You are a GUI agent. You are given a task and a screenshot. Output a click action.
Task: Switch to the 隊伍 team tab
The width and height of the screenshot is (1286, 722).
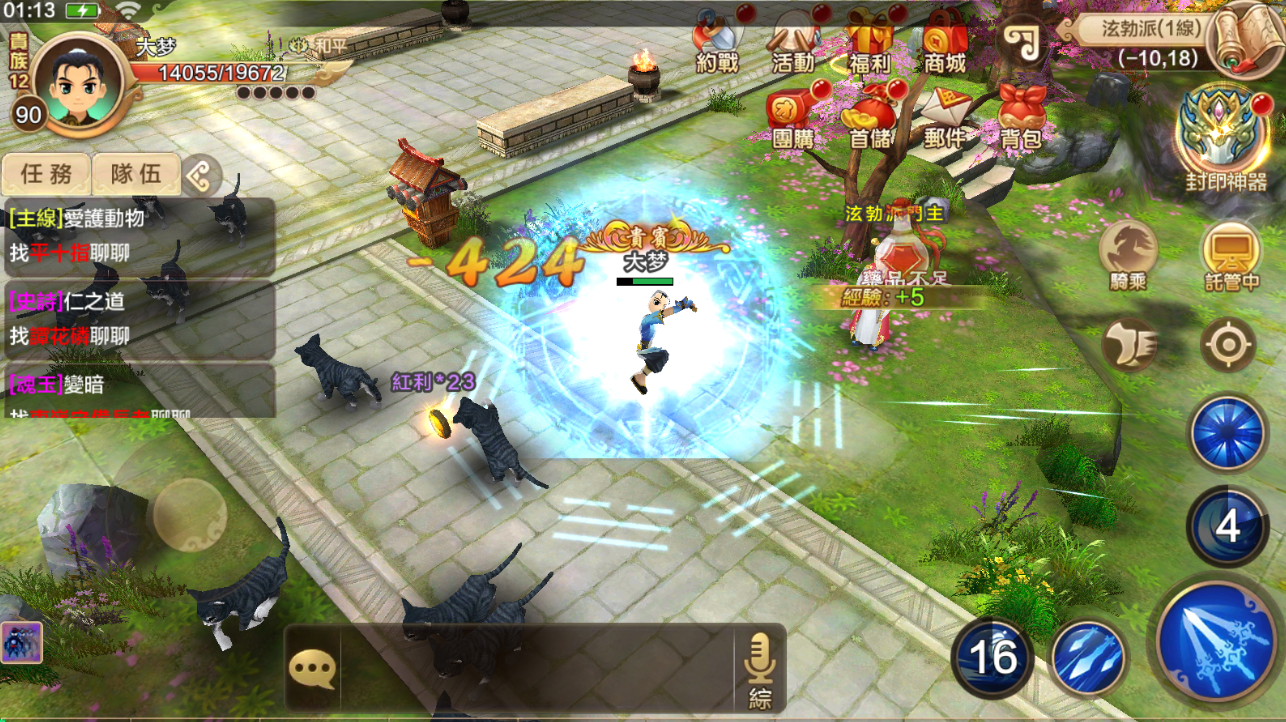[136, 174]
